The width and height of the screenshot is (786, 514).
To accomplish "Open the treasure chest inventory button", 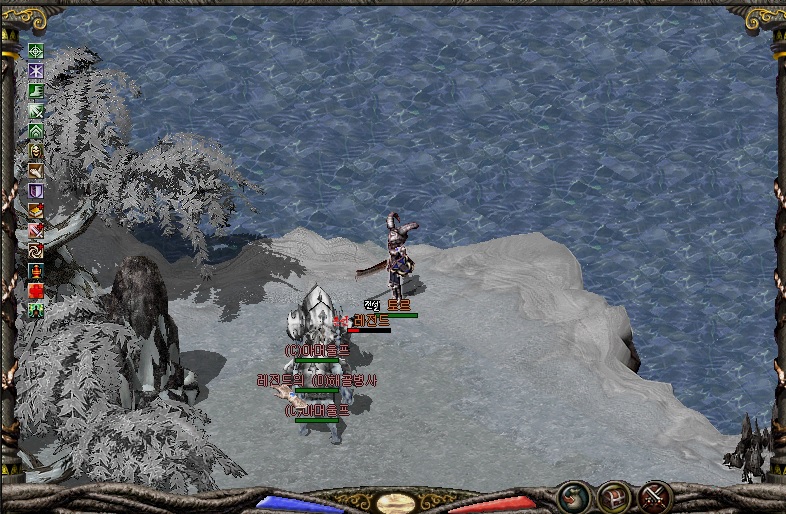I will (613, 496).
